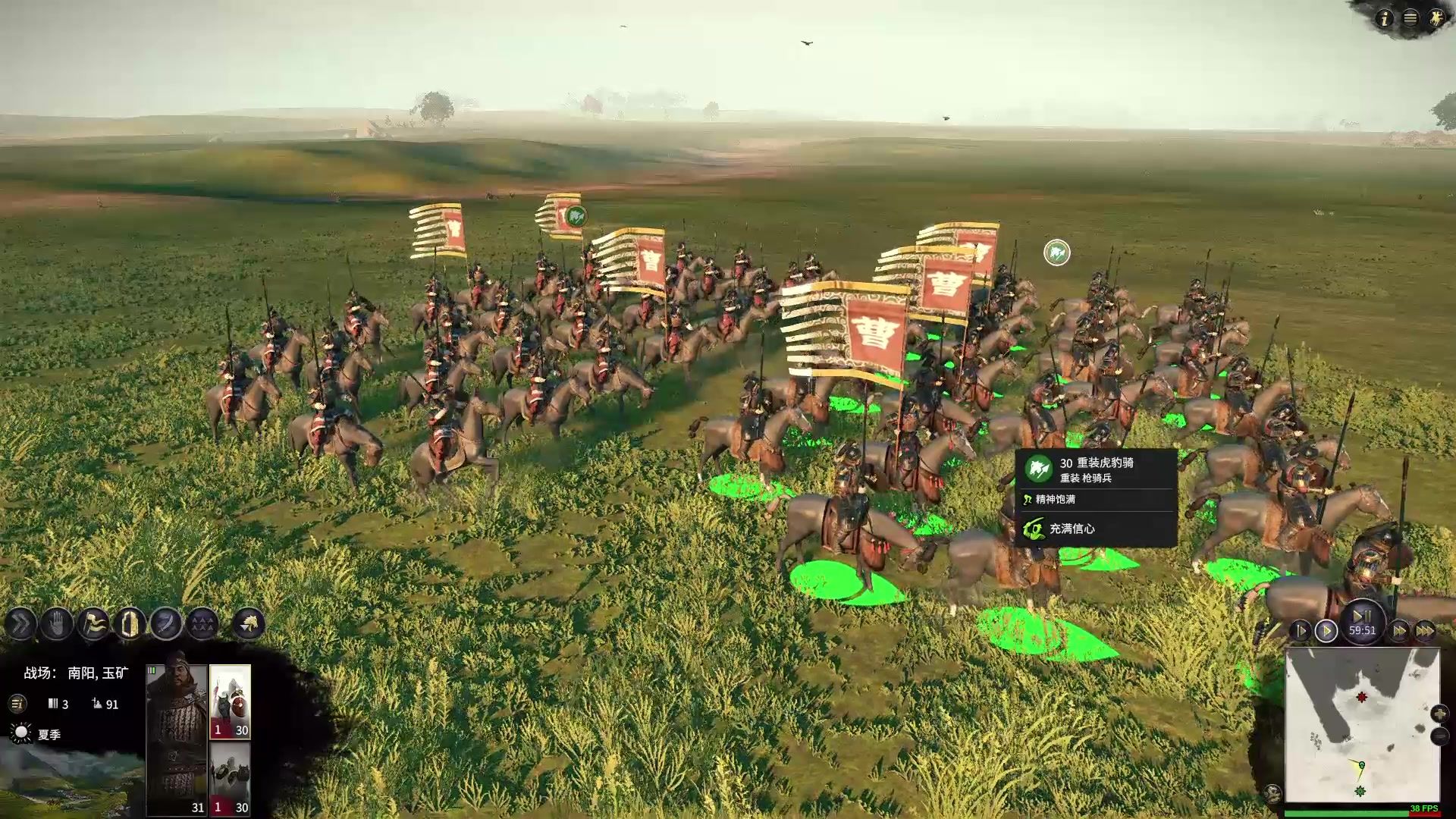Open the battle info list button
Image resolution: width=1456 pixels, height=819 pixels.
pyautogui.click(x=17, y=704)
